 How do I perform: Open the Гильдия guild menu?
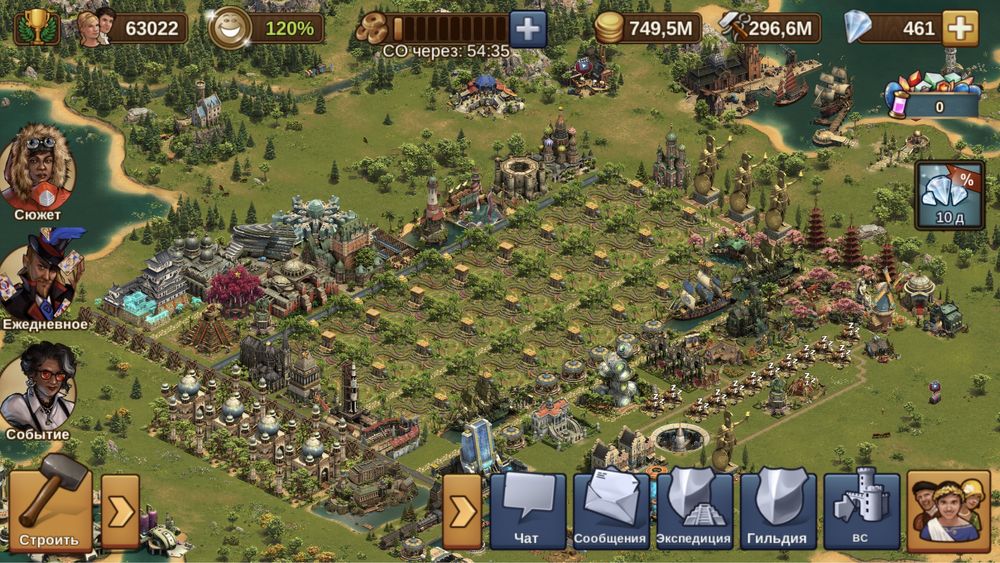(777, 510)
